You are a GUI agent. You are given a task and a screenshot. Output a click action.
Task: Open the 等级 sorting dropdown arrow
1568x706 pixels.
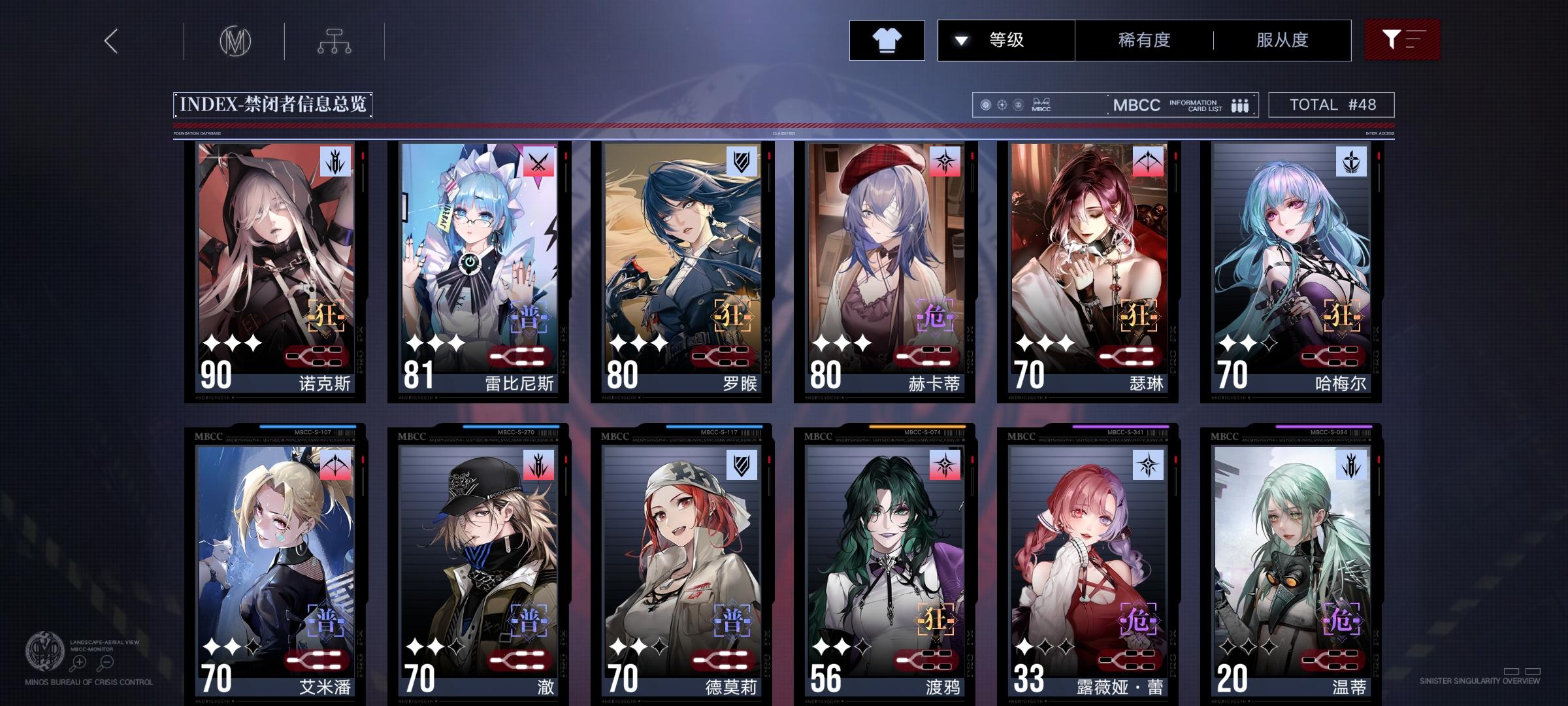pos(960,40)
